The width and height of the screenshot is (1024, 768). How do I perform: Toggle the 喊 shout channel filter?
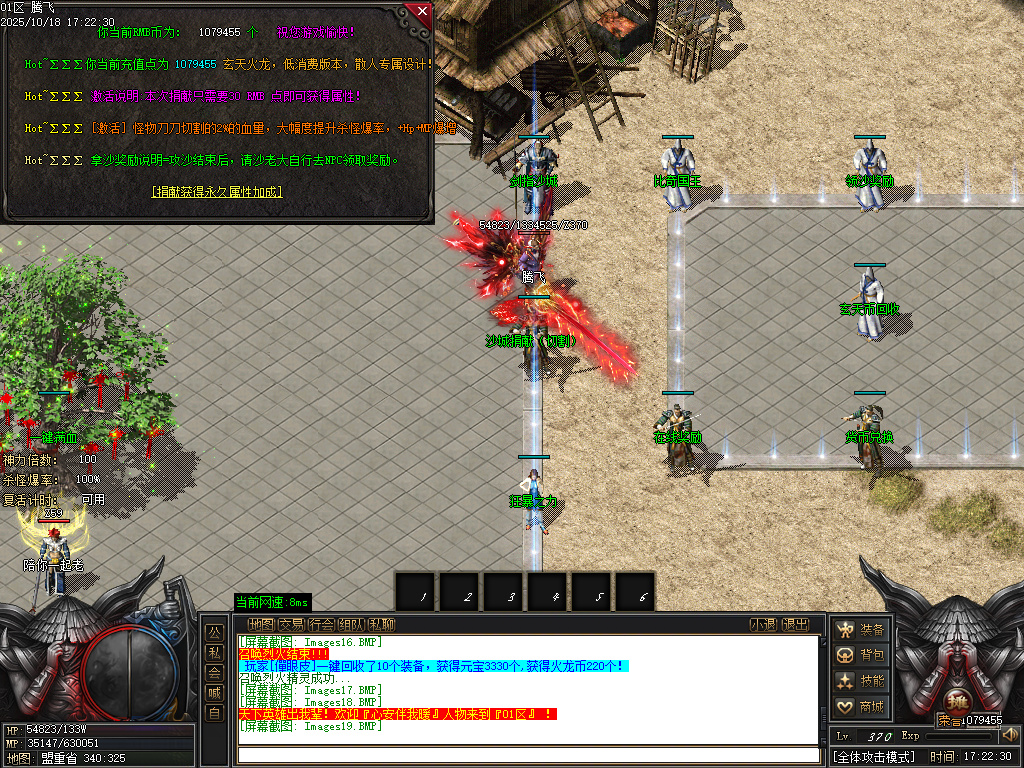pos(214,692)
